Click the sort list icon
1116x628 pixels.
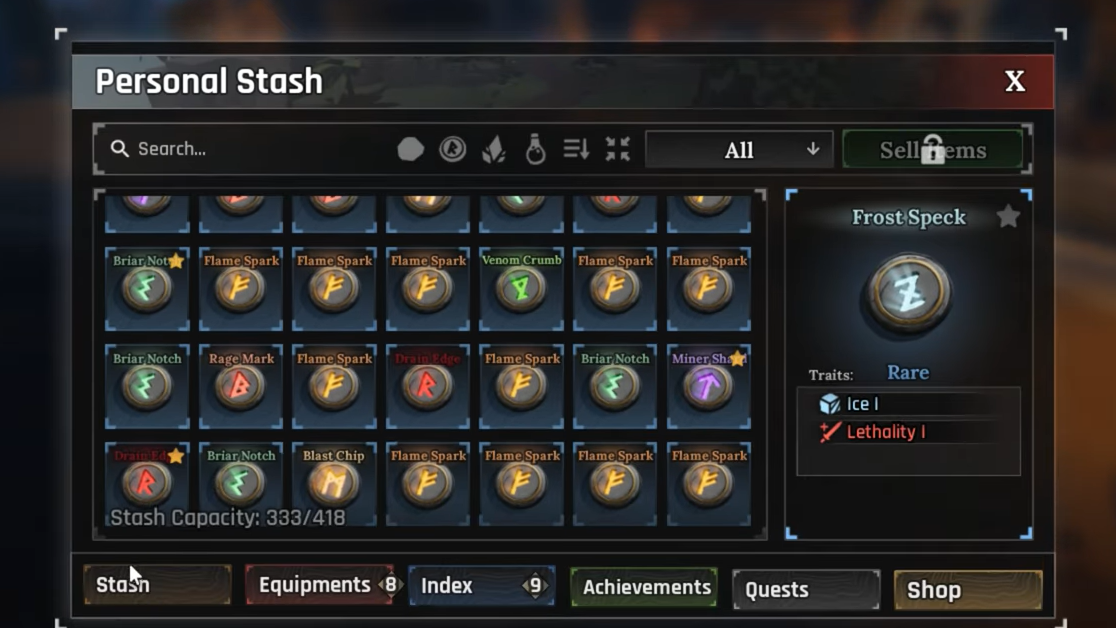[x=576, y=150]
